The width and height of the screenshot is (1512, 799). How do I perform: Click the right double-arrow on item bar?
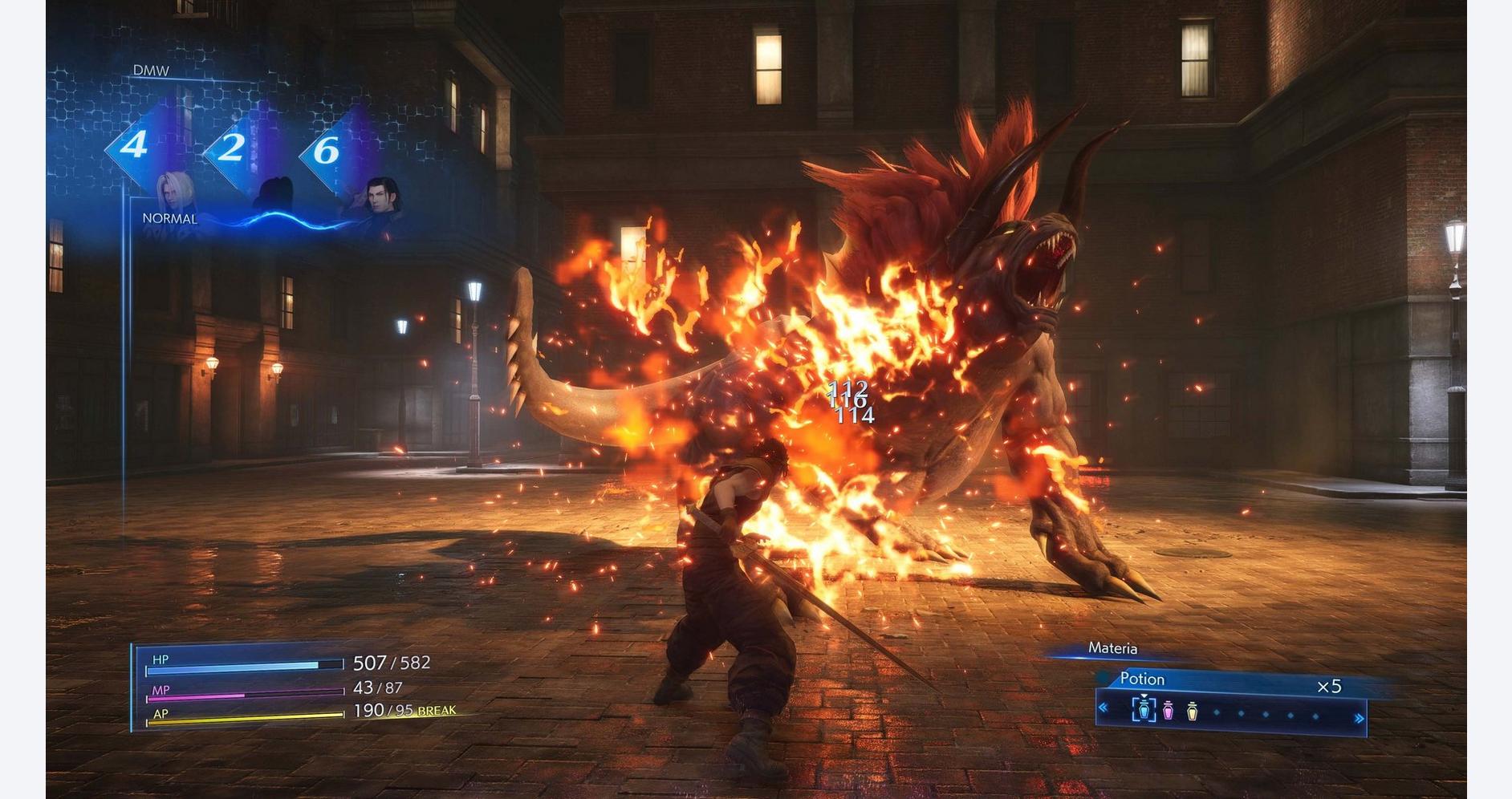tap(1359, 719)
